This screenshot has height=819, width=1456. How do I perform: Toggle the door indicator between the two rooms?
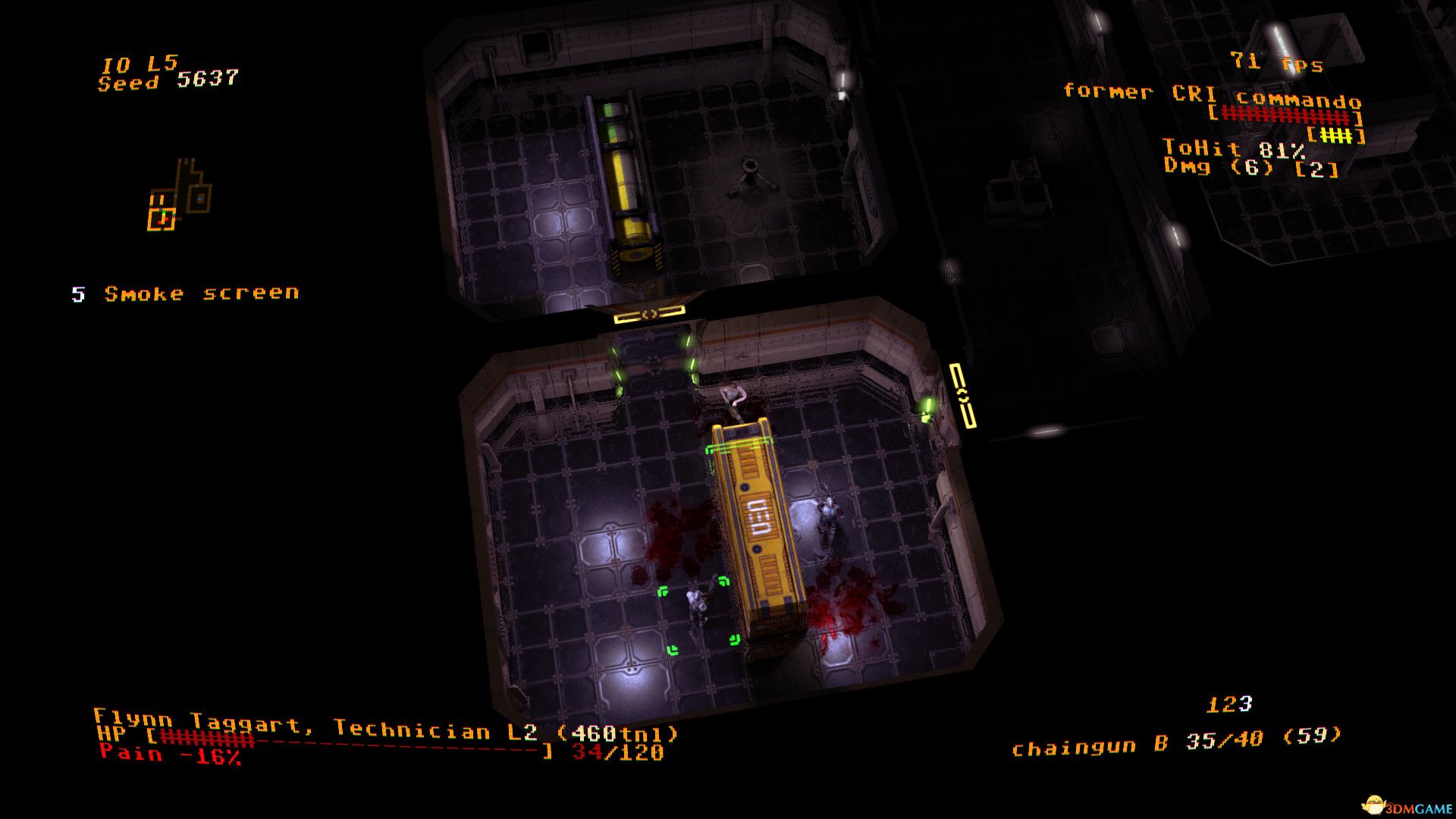coord(648,315)
